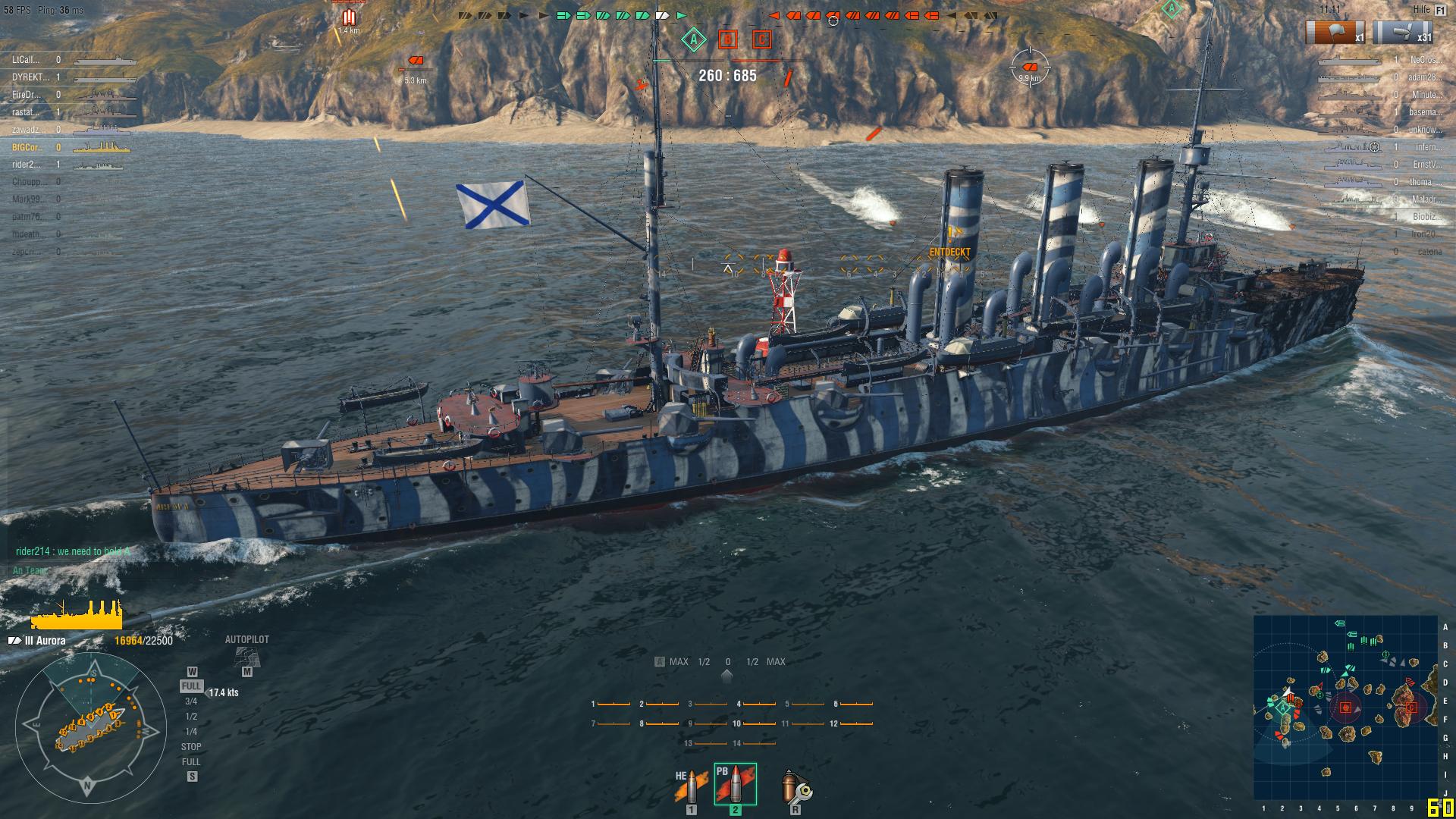Select enemy ErnstV in the enemy list

pyautogui.click(x=1426, y=165)
